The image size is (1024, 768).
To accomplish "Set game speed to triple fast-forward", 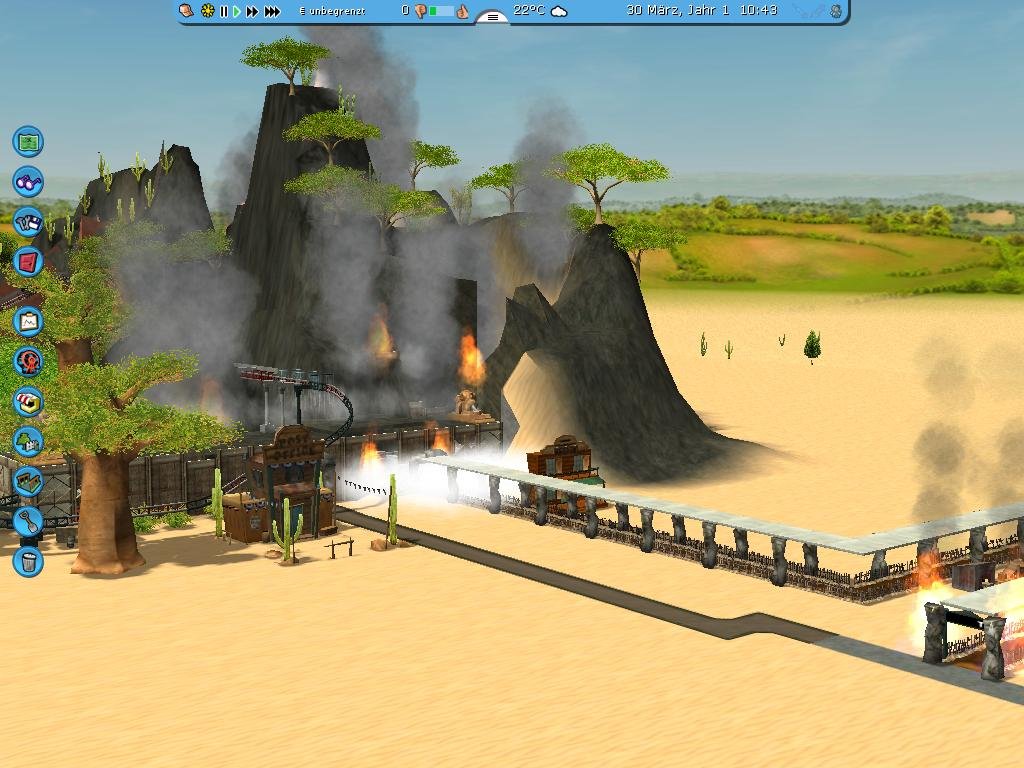I will (x=272, y=11).
